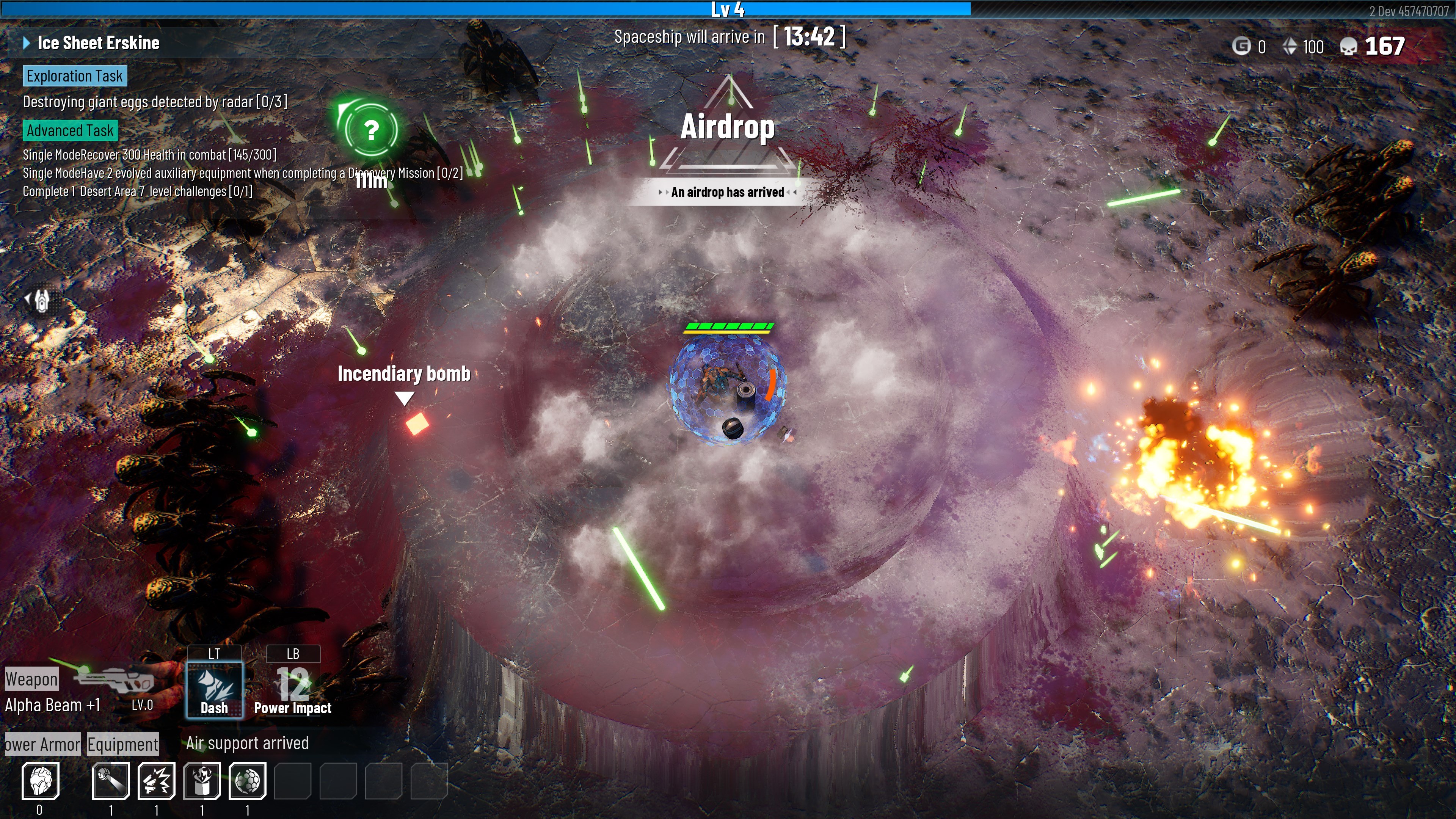The height and width of the screenshot is (819, 1456).
Task: Open the Exploration Task tracker
Action: click(x=75, y=76)
